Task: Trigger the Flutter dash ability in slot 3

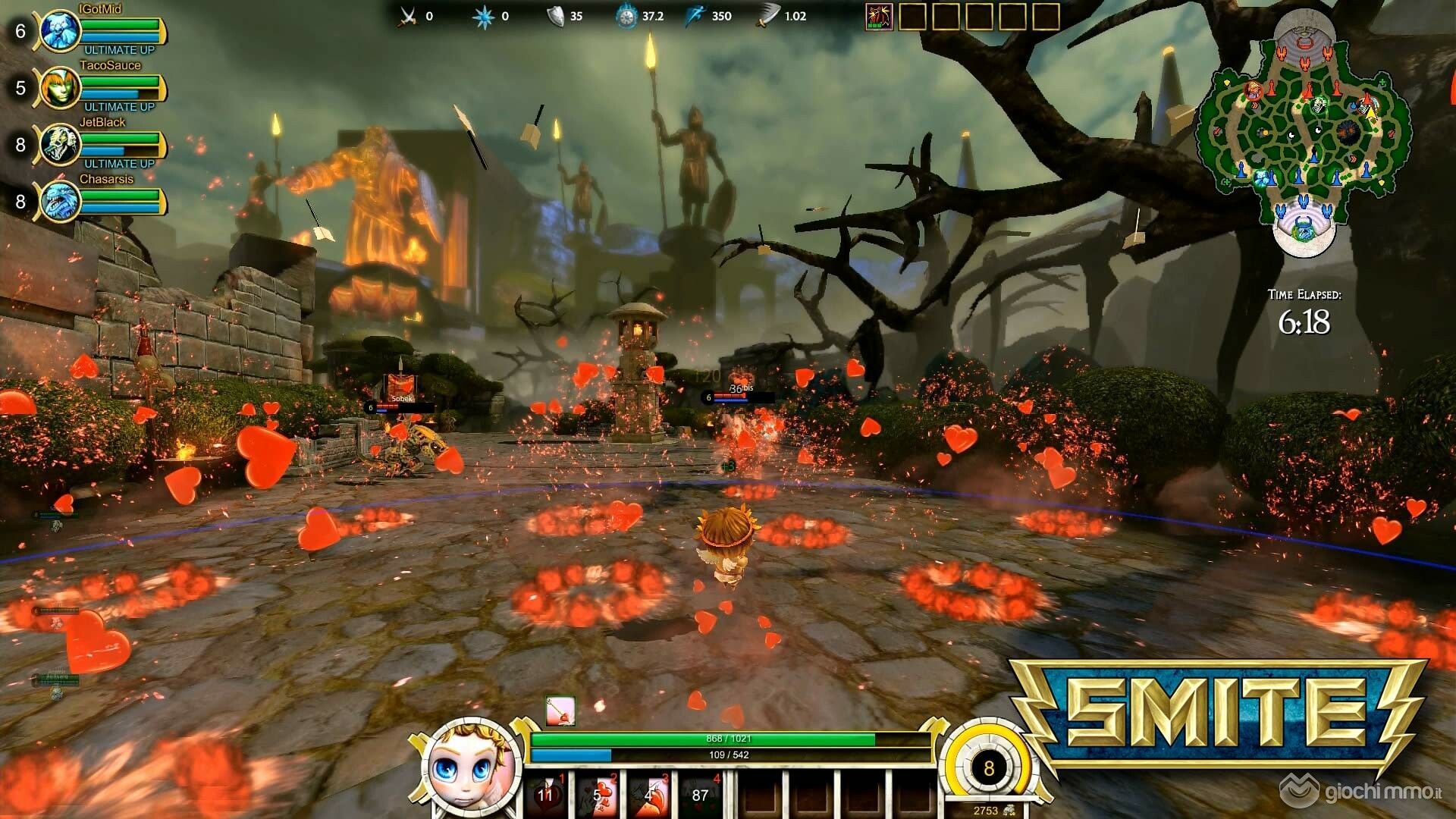Action: [650, 795]
